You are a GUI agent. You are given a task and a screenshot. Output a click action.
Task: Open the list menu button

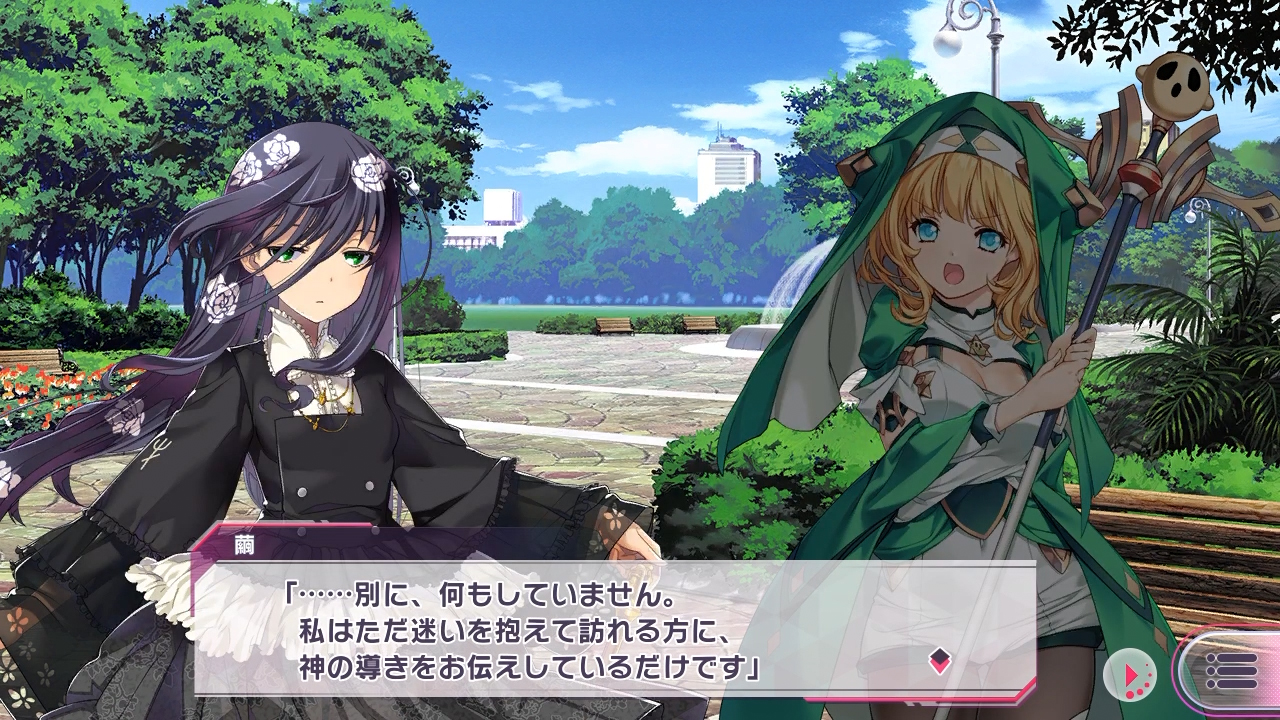click(x=1231, y=671)
